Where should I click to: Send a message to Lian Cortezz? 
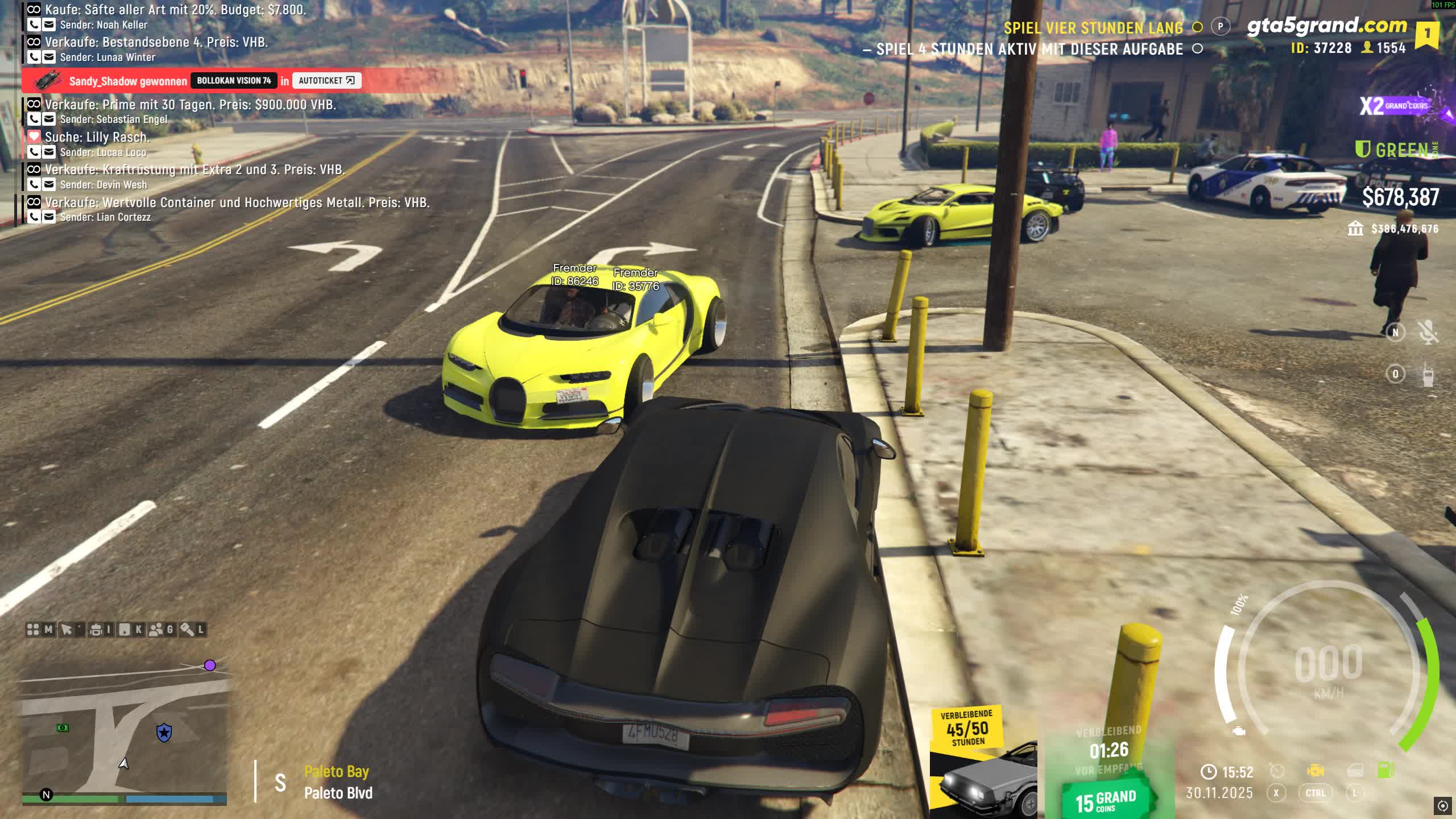(x=49, y=217)
